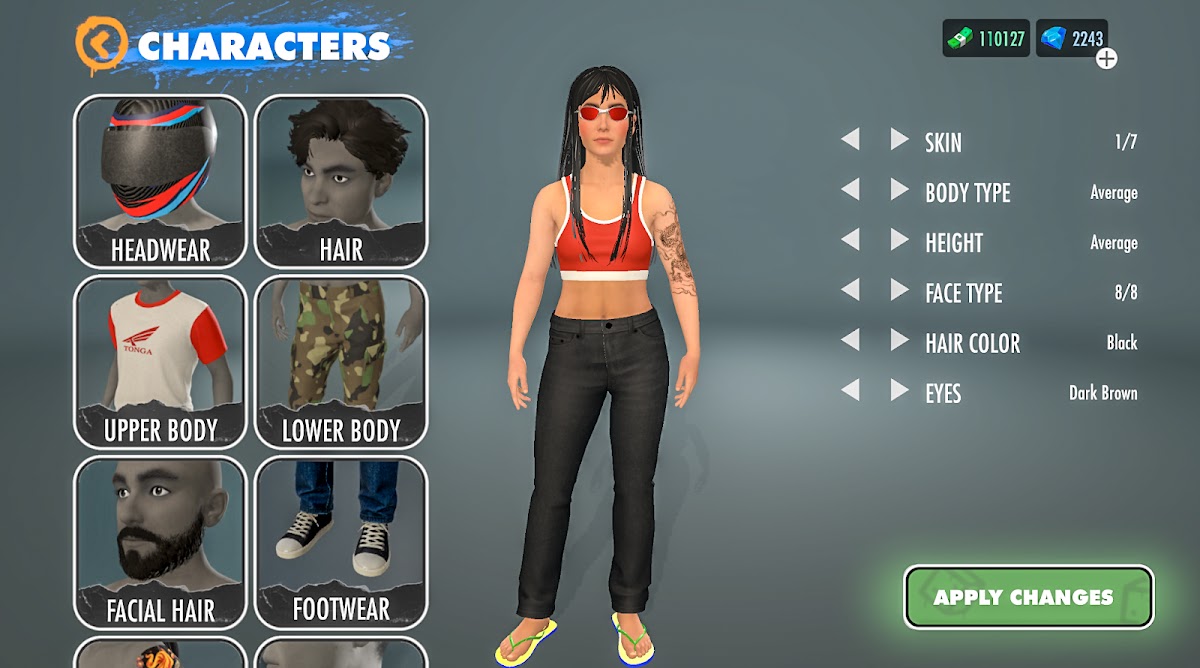The height and width of the screenshot is (668, 1200).
Task: Go back using the orange arrow button
Action: click(x=102, y=44)
